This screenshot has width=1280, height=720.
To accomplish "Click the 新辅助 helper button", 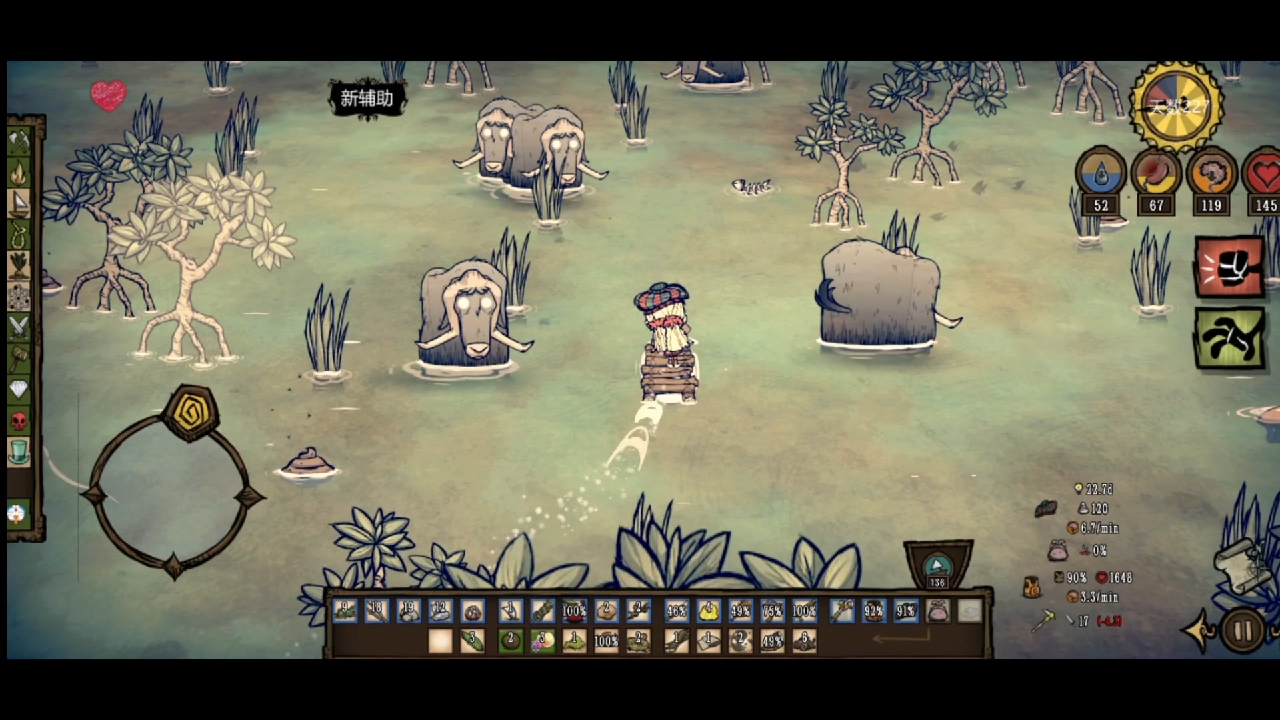I will tap(368, 98).
